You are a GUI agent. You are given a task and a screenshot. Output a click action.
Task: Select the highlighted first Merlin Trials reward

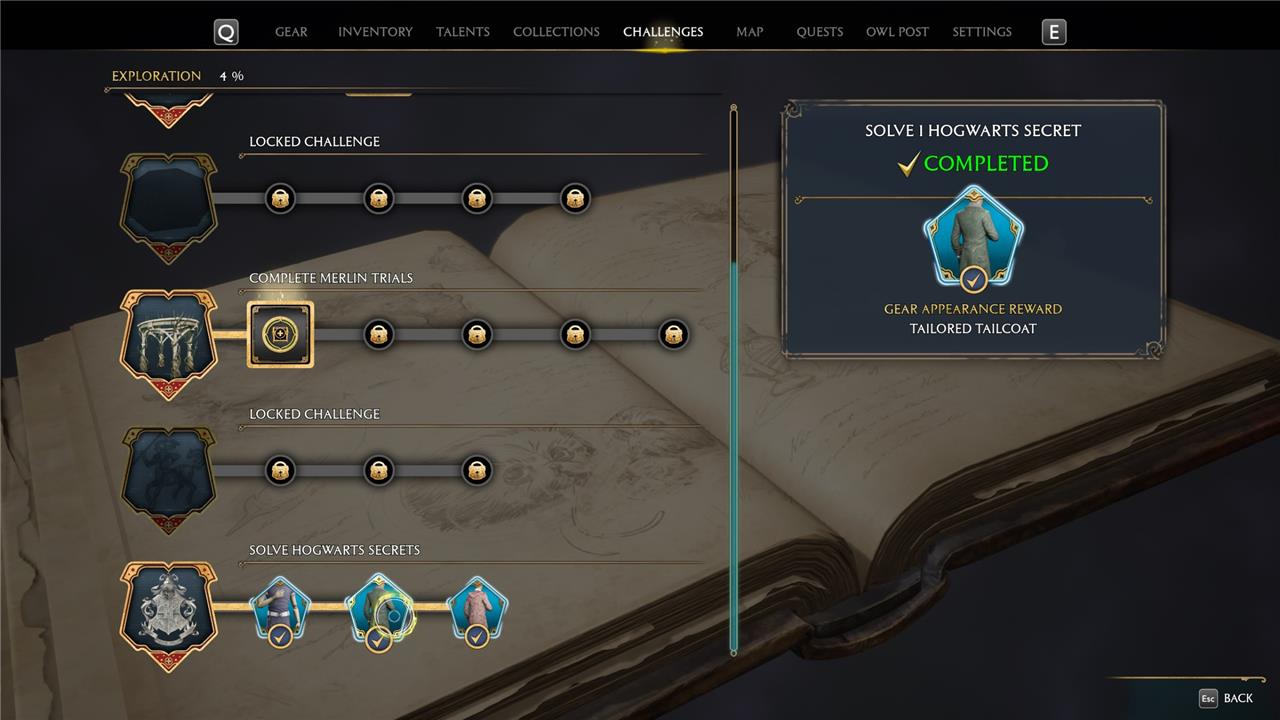280,334
